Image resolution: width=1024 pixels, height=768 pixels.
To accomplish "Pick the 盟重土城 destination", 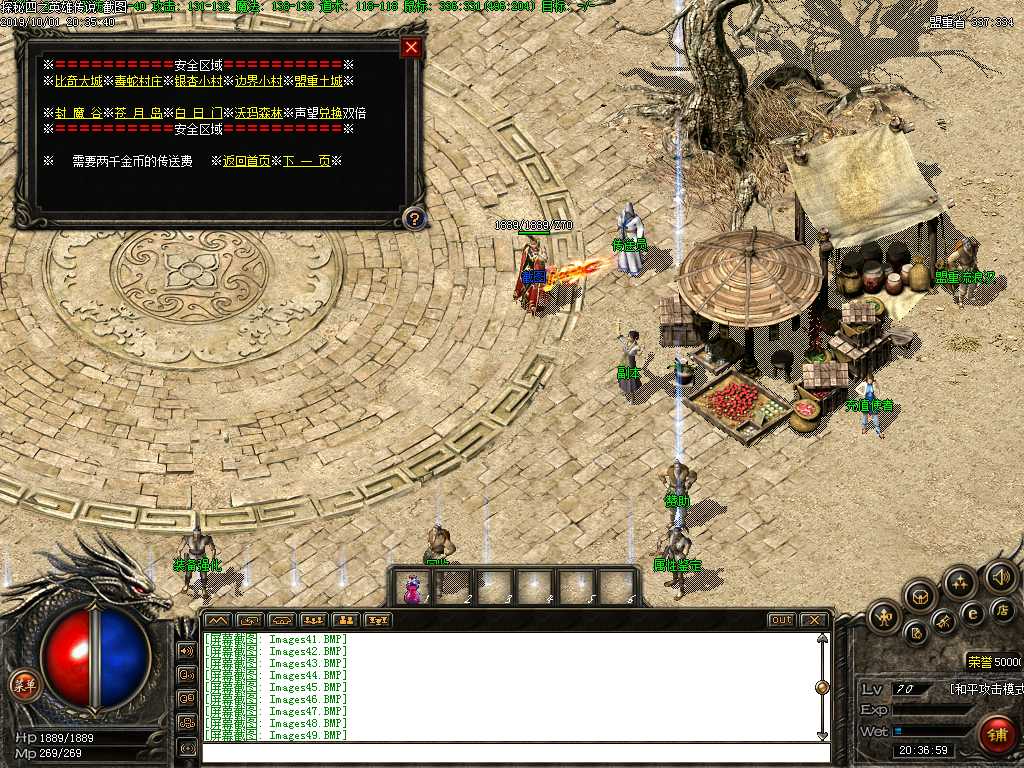I will 318,81.
